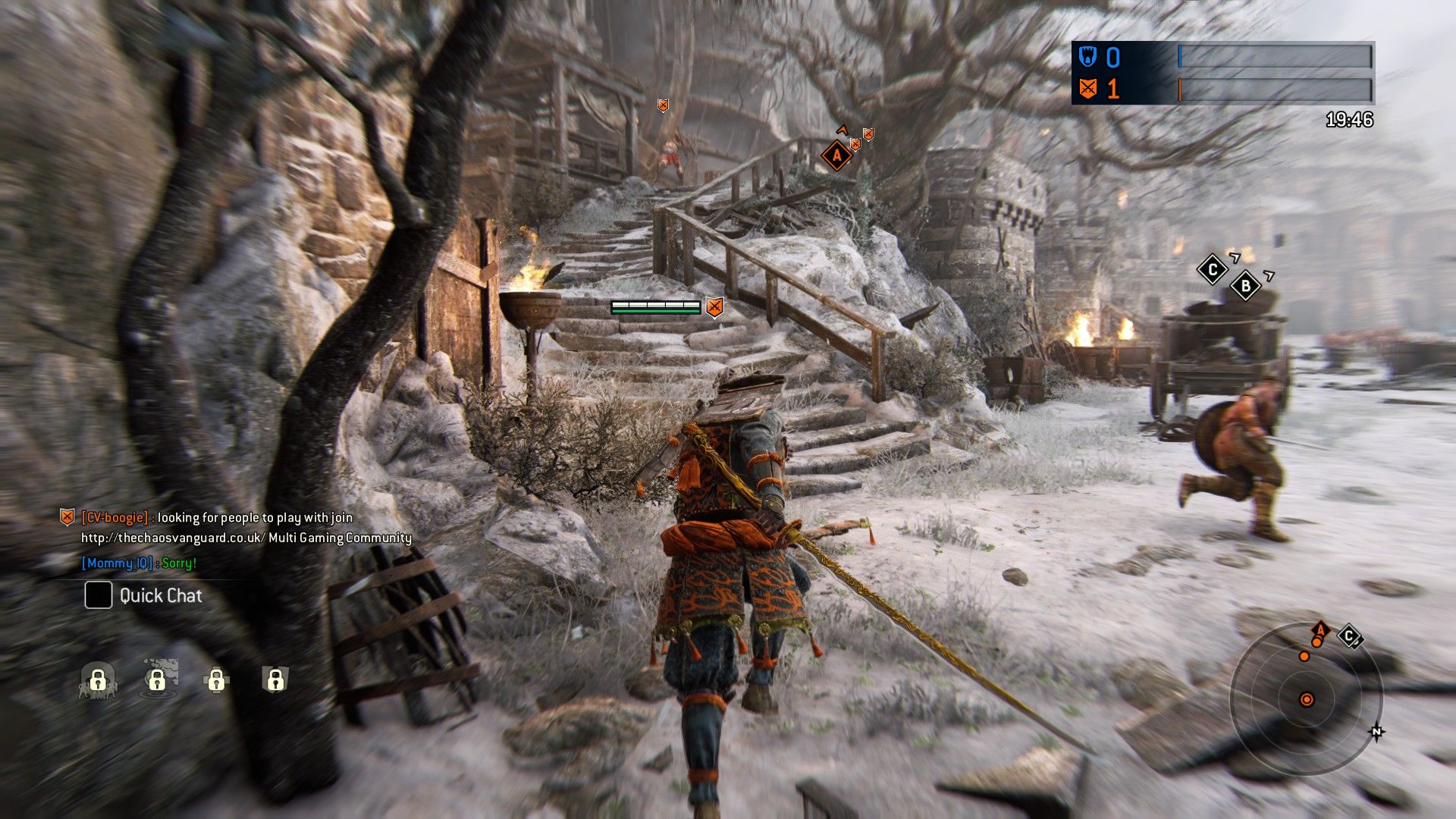Click the zone C marker on the minimap
Screen dimensions: 1456x819
pyautogui.click(x=1349, y=635)
